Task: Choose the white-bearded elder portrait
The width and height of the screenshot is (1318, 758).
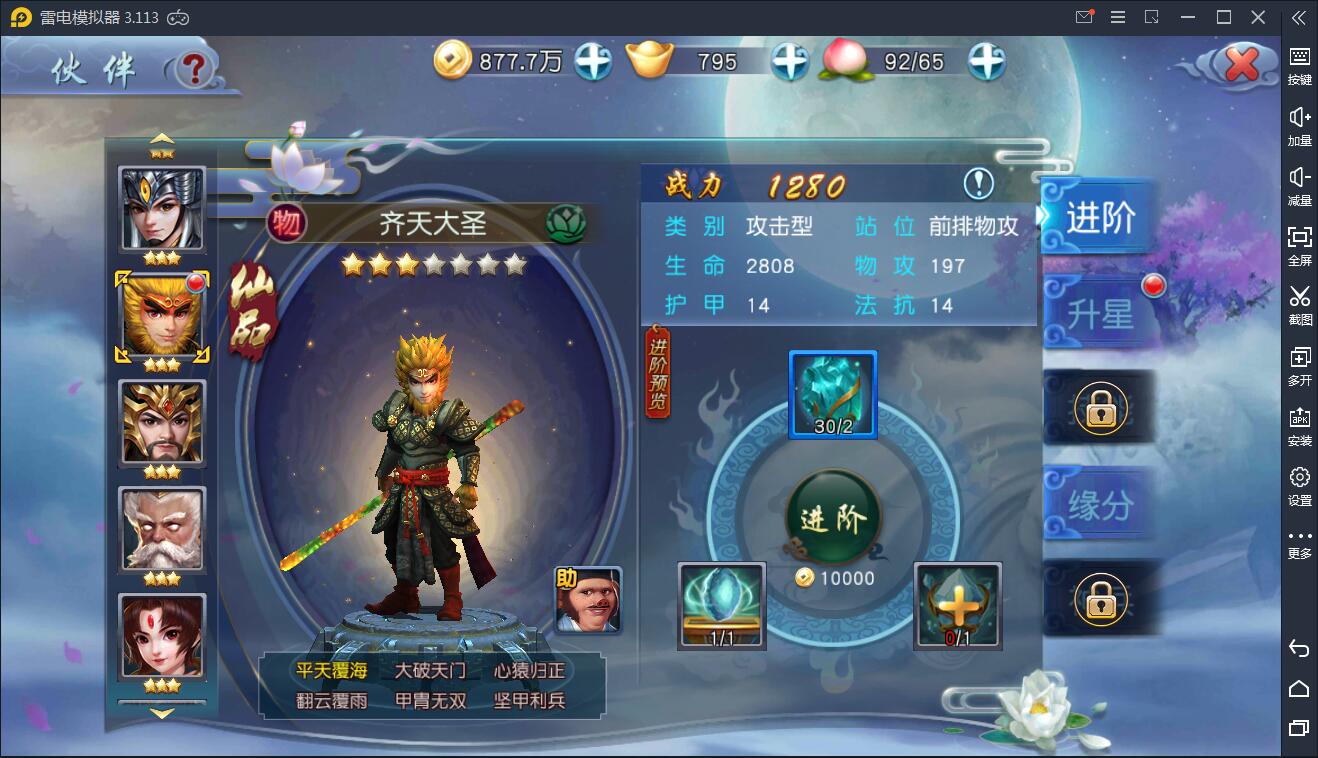Action: click(162, 528)
